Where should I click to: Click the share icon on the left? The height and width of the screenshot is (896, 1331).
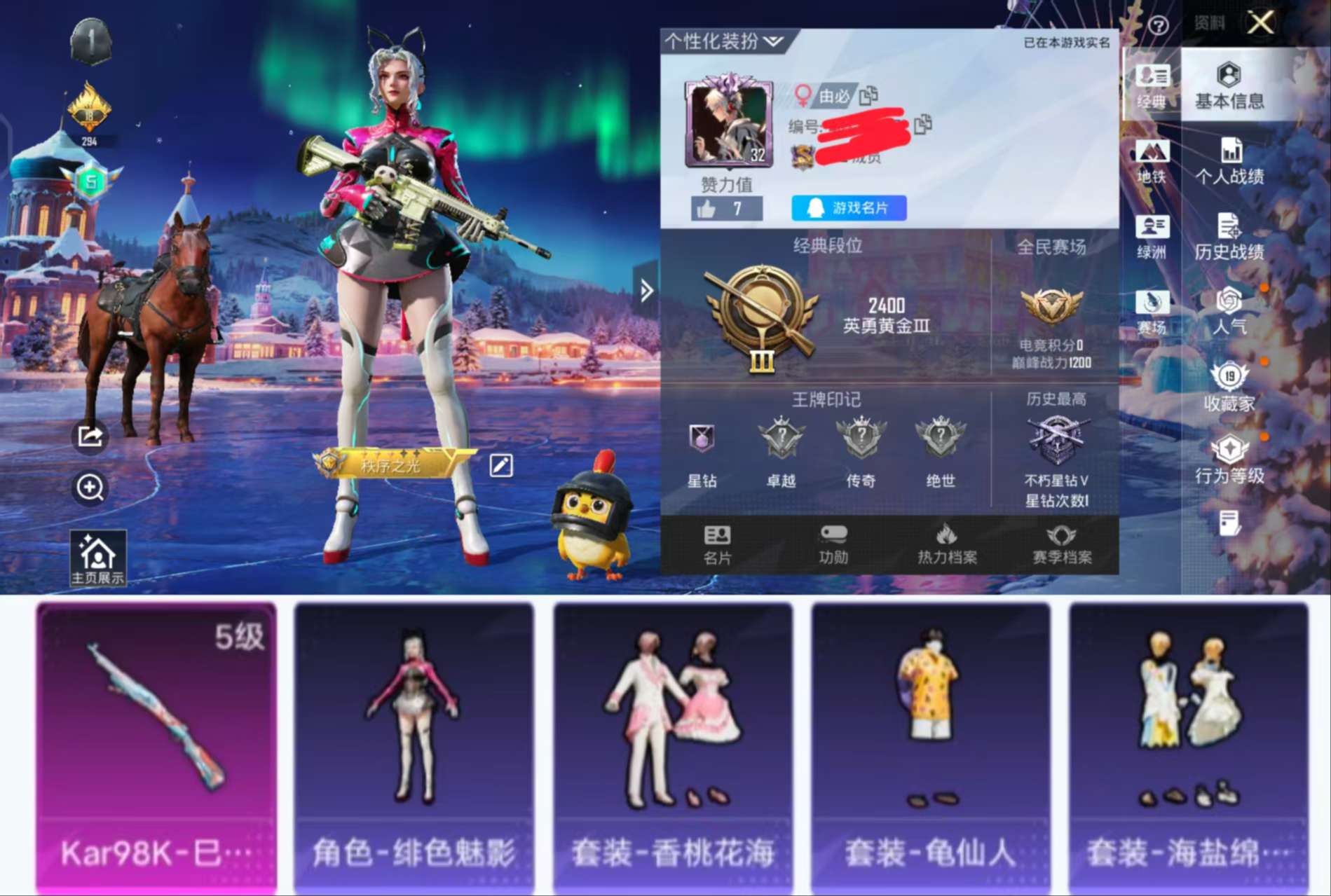click(90, 436)
